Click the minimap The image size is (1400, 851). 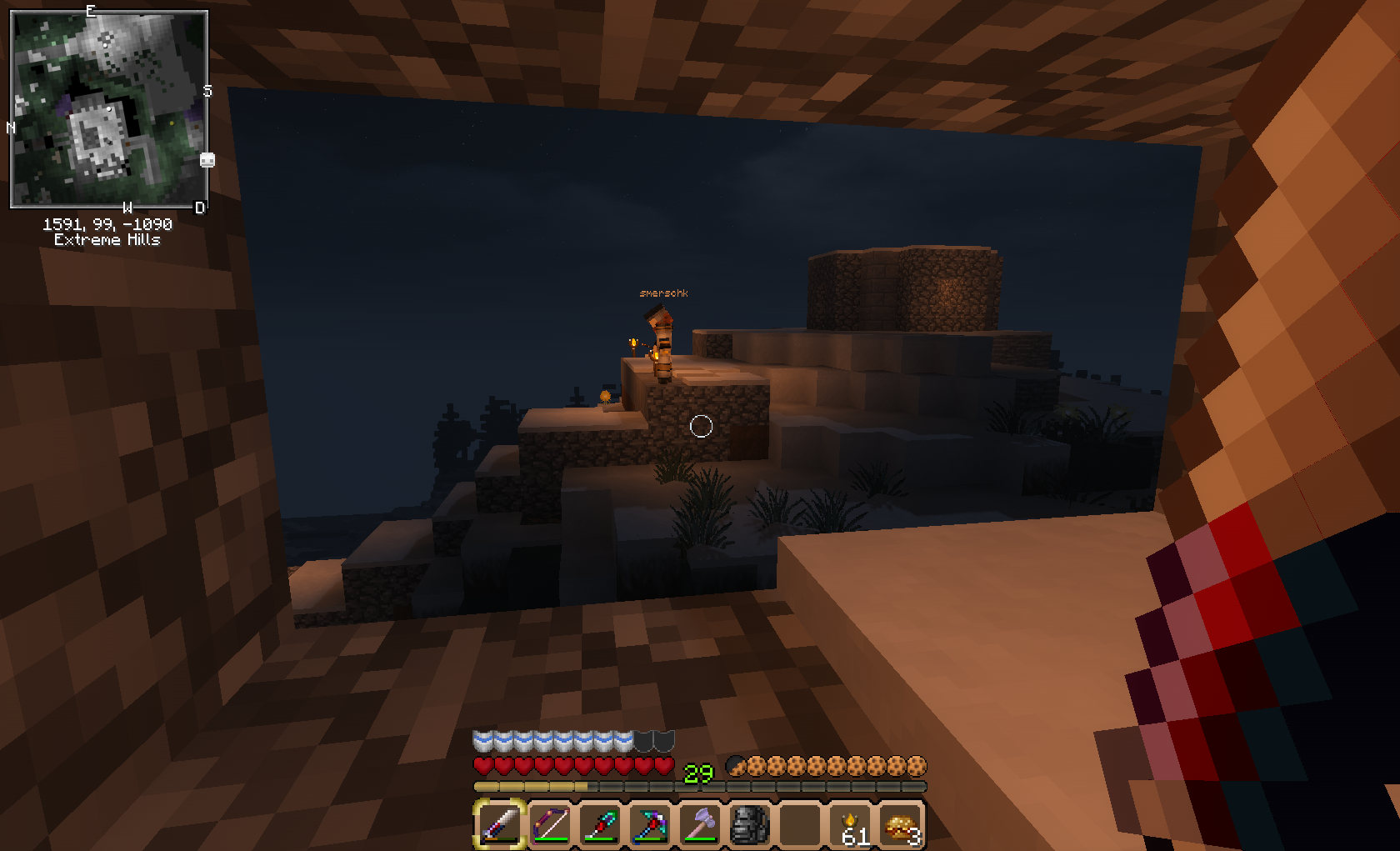pos(108,108)
